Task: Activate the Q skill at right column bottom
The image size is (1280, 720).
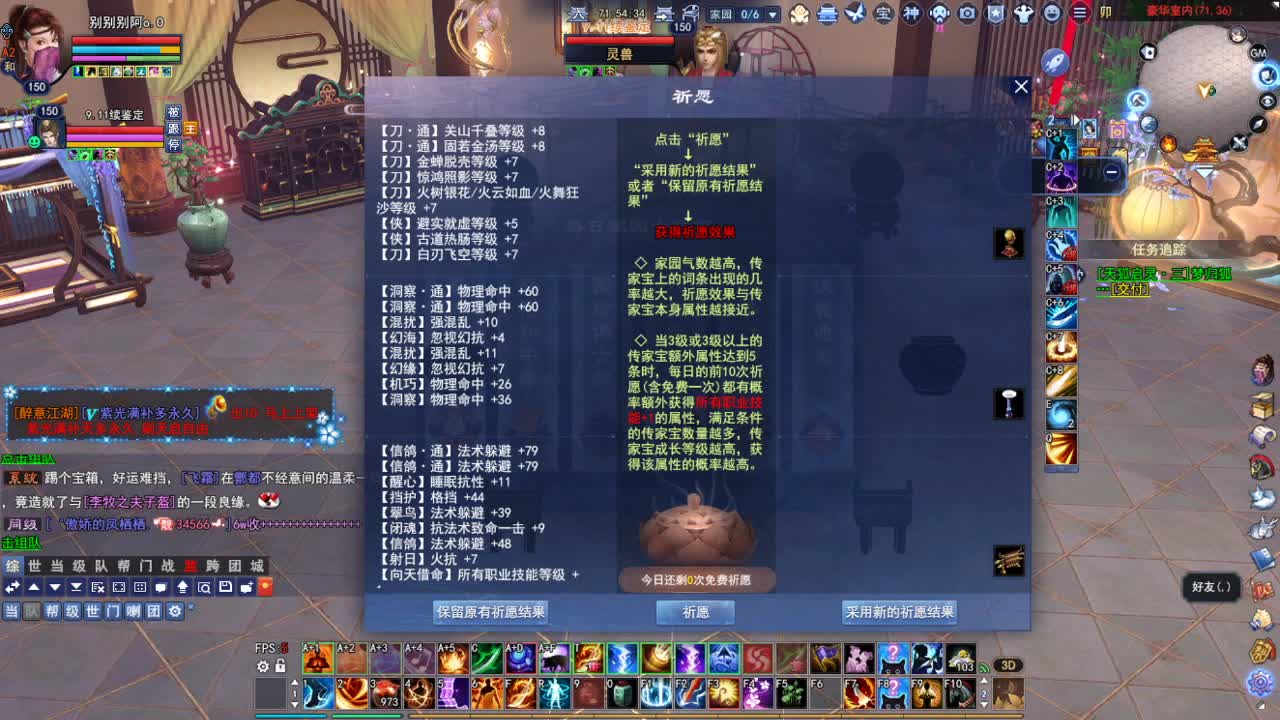Action: pos(1062,450)
